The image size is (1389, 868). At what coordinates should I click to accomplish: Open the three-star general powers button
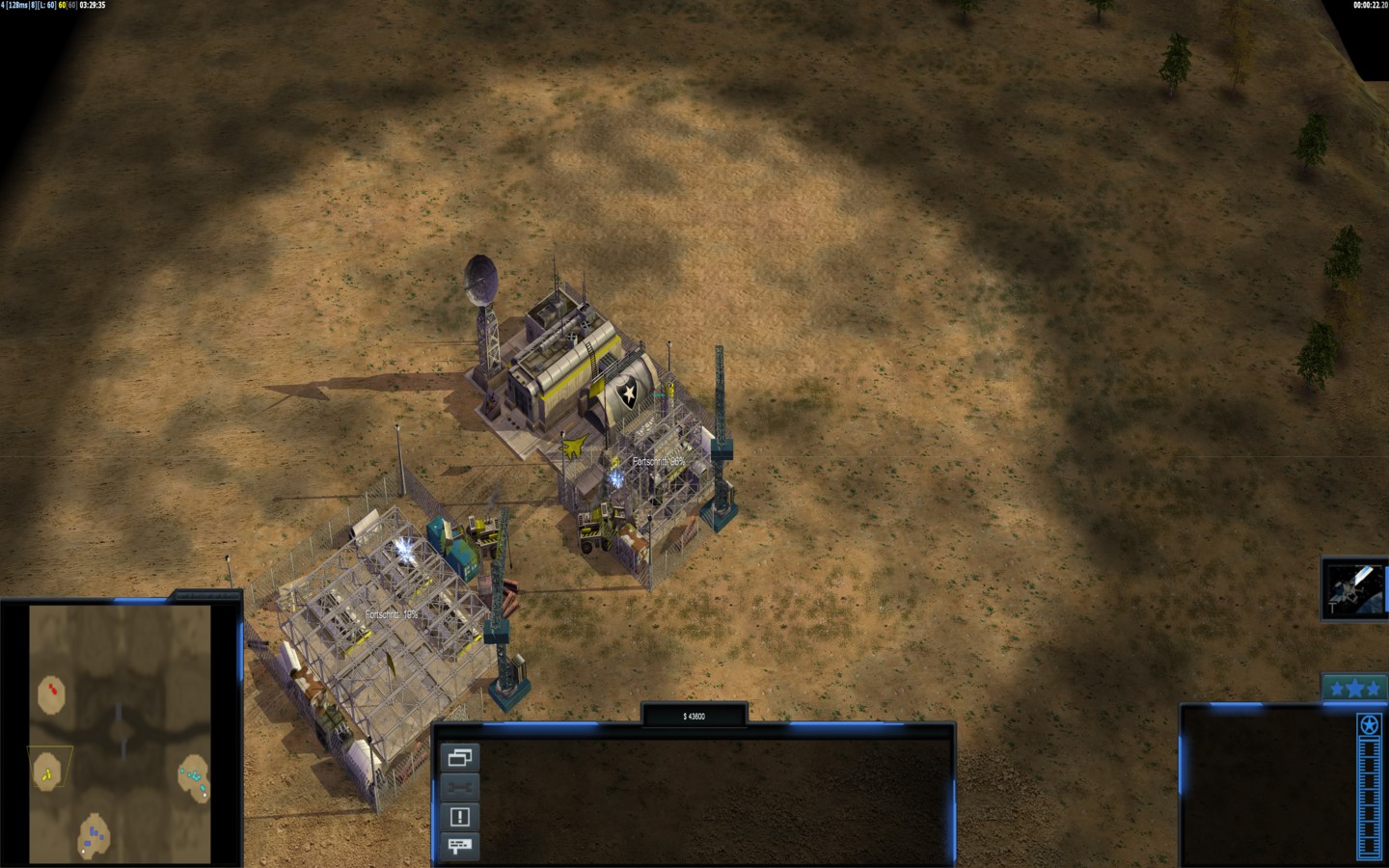[1354, 688]
